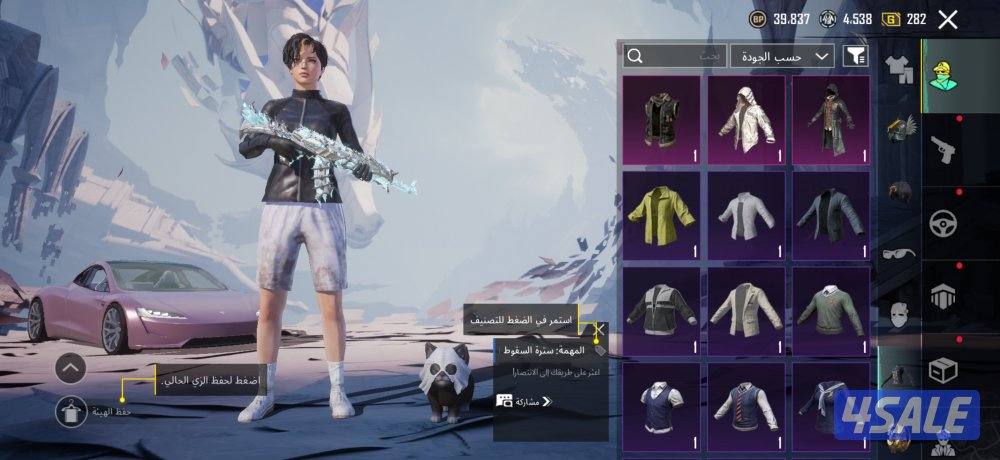Save the current outfit with hanger button
This screenshot has height=460, width=1000.
pos(71,410)
